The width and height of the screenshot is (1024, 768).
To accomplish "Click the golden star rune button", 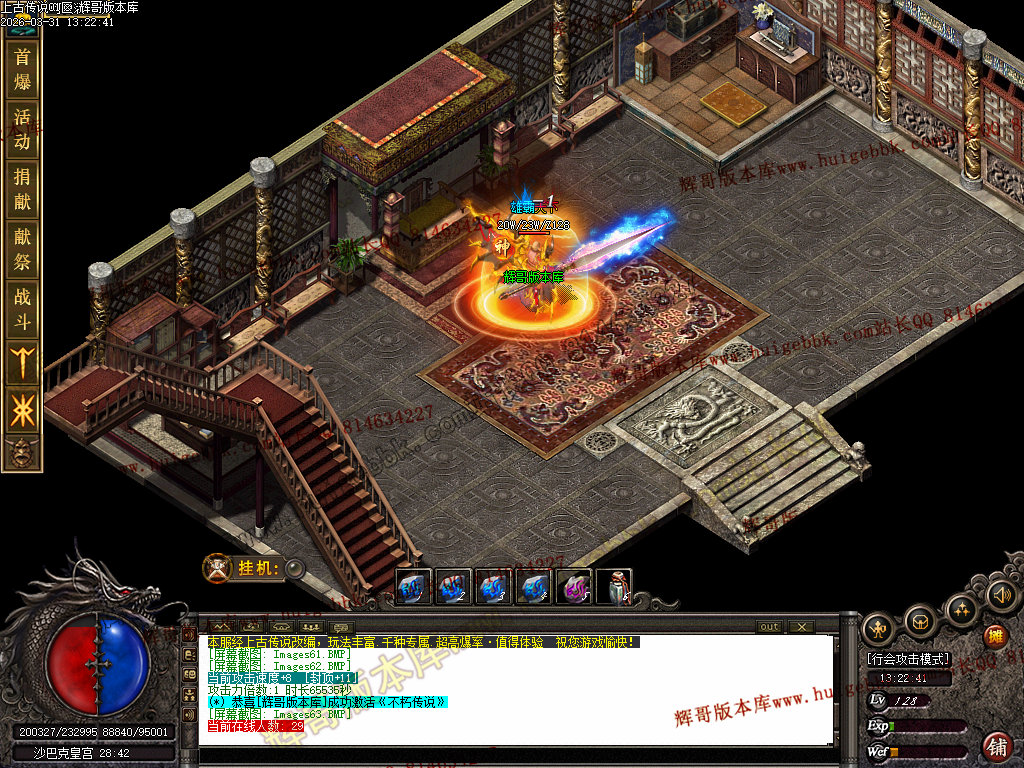I will click(x=22, y=410).
